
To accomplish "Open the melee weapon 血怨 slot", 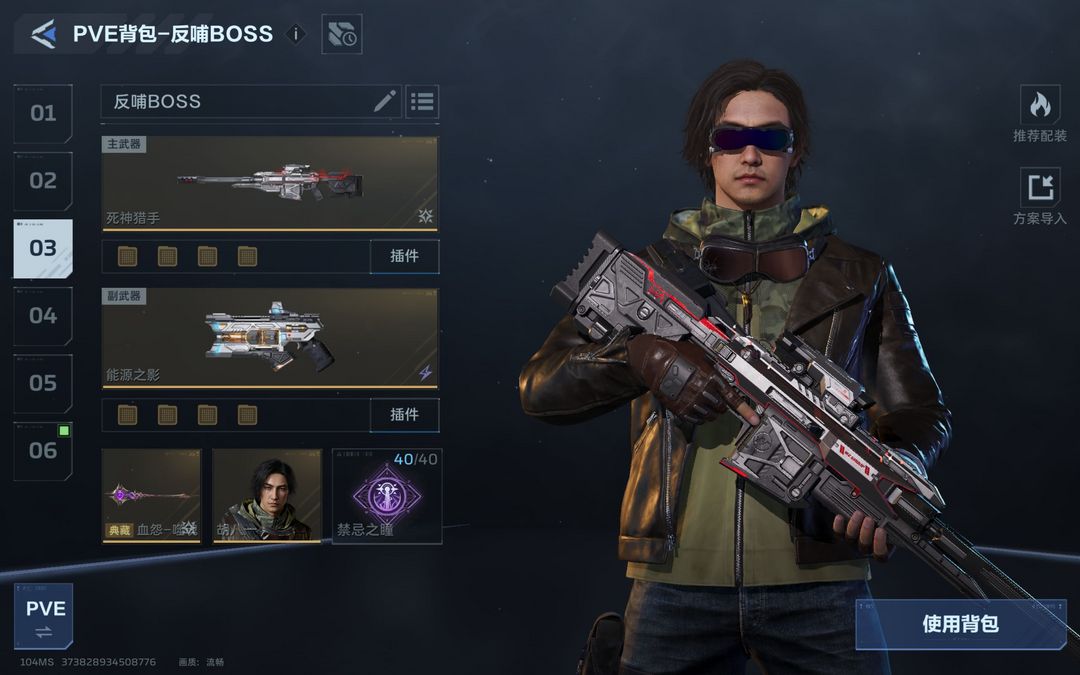I will point(151,495).
